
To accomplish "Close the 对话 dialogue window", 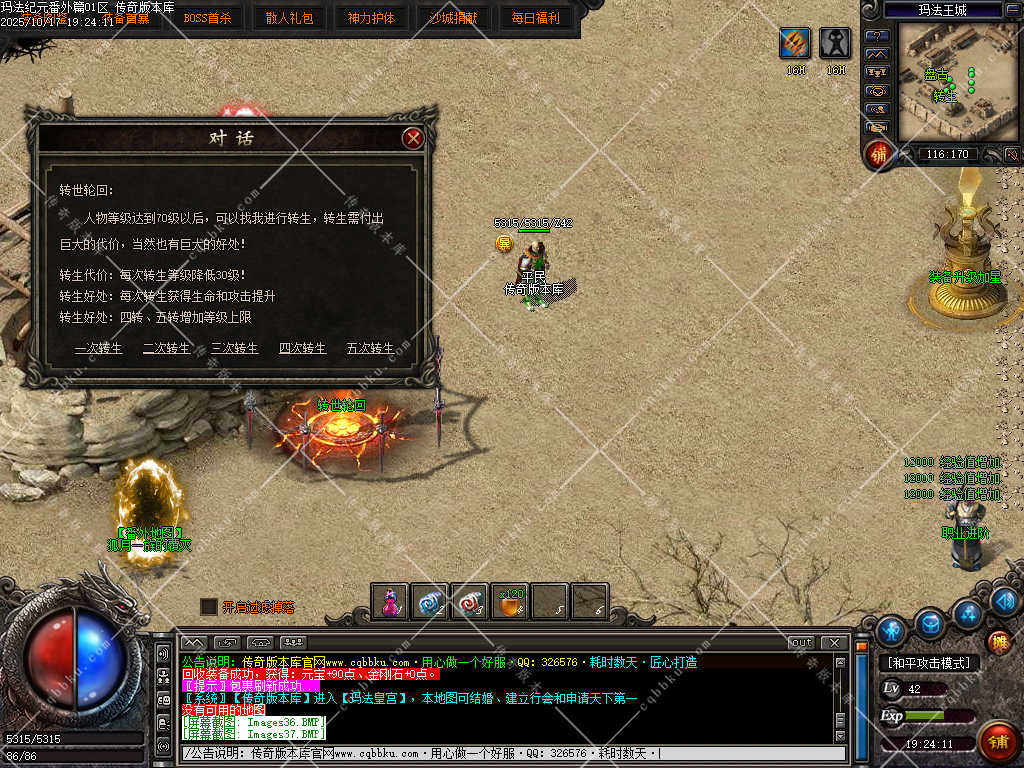I will tap(412, 139).
